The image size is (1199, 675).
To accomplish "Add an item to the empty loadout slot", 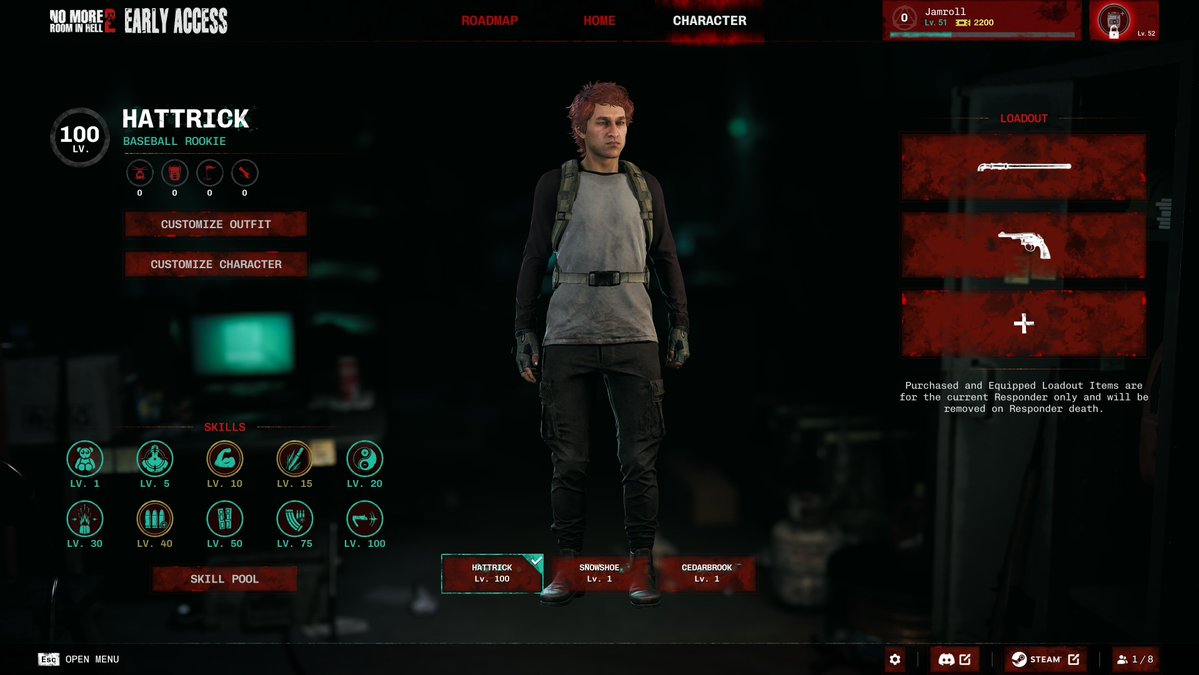I will [1024, 323].
